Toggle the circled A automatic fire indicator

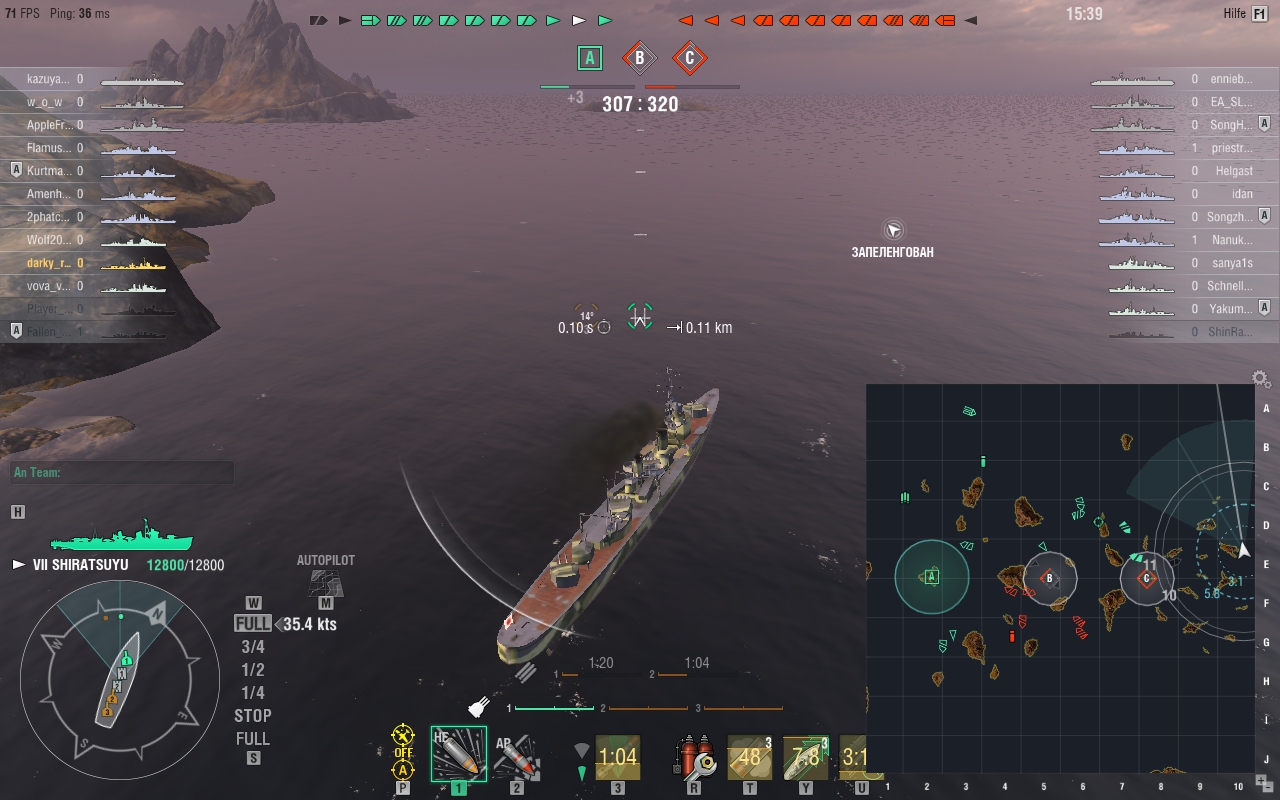coord(404,769)
